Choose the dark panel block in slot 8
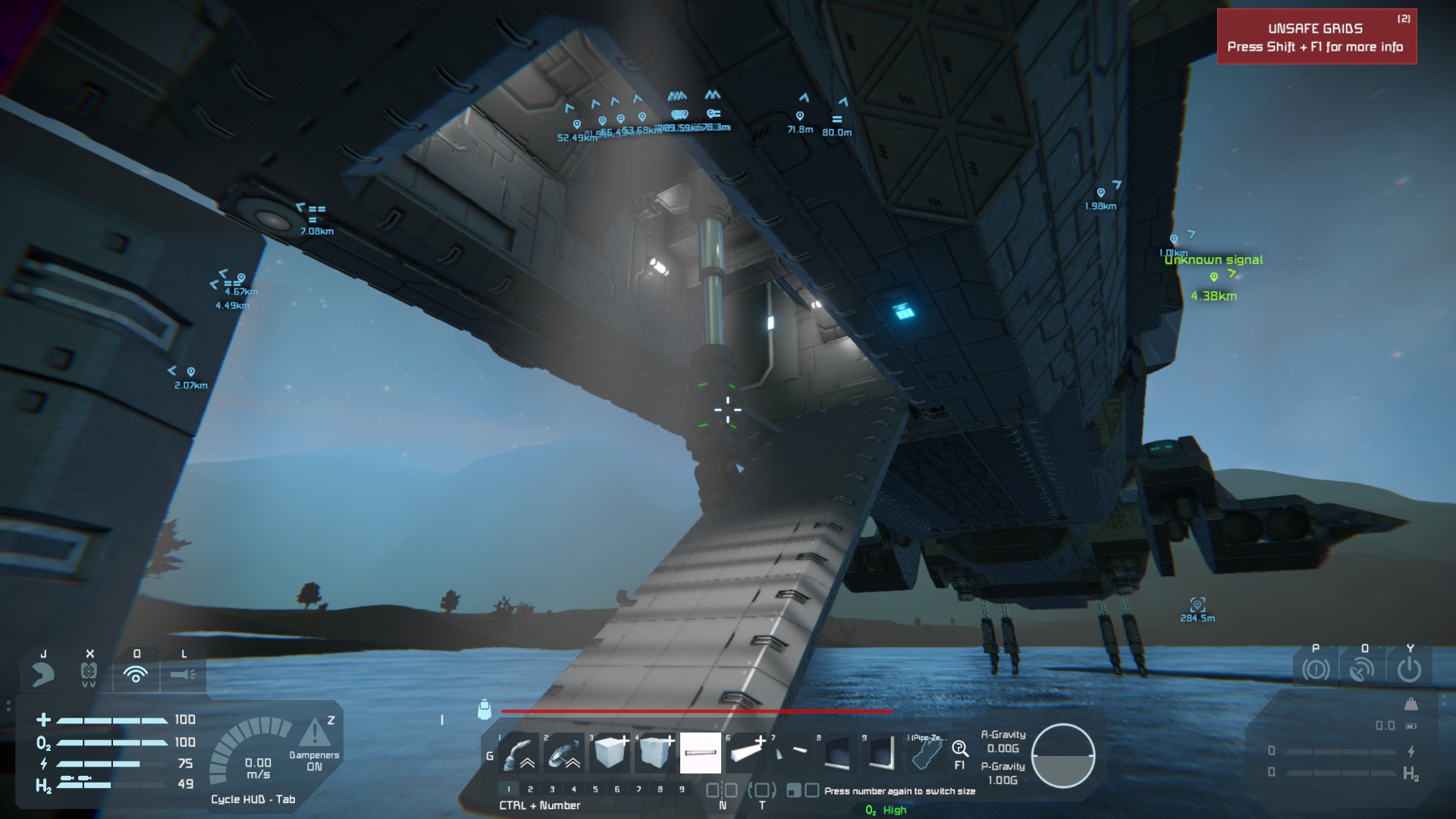 837,753
